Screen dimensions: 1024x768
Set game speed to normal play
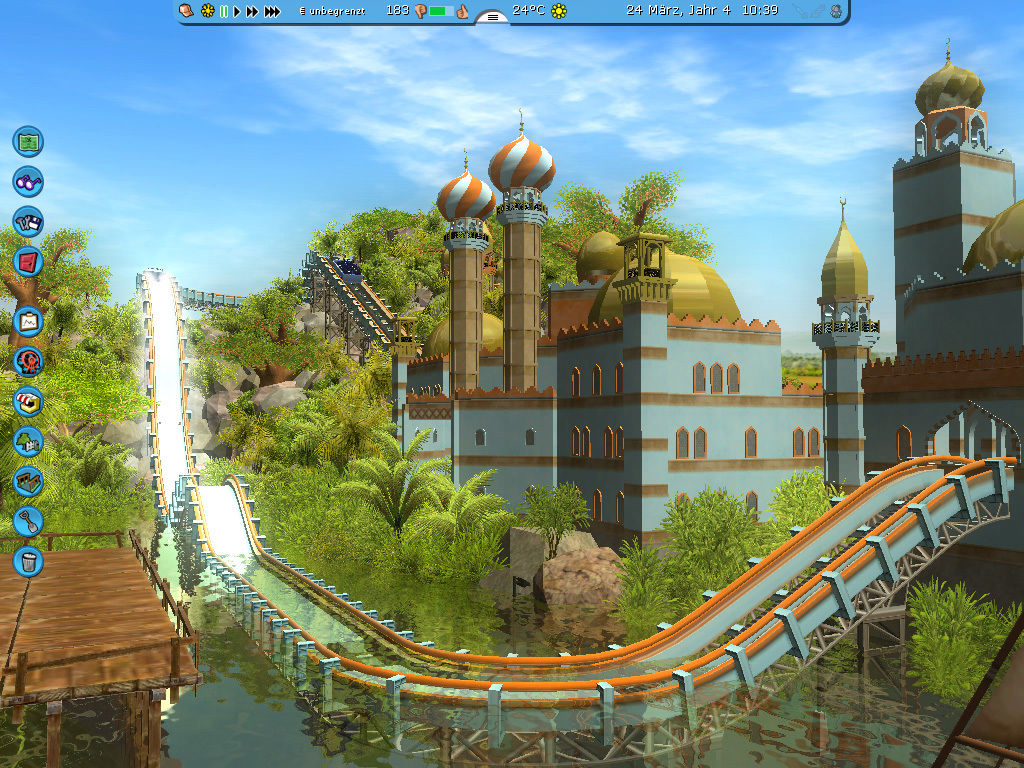237,11
